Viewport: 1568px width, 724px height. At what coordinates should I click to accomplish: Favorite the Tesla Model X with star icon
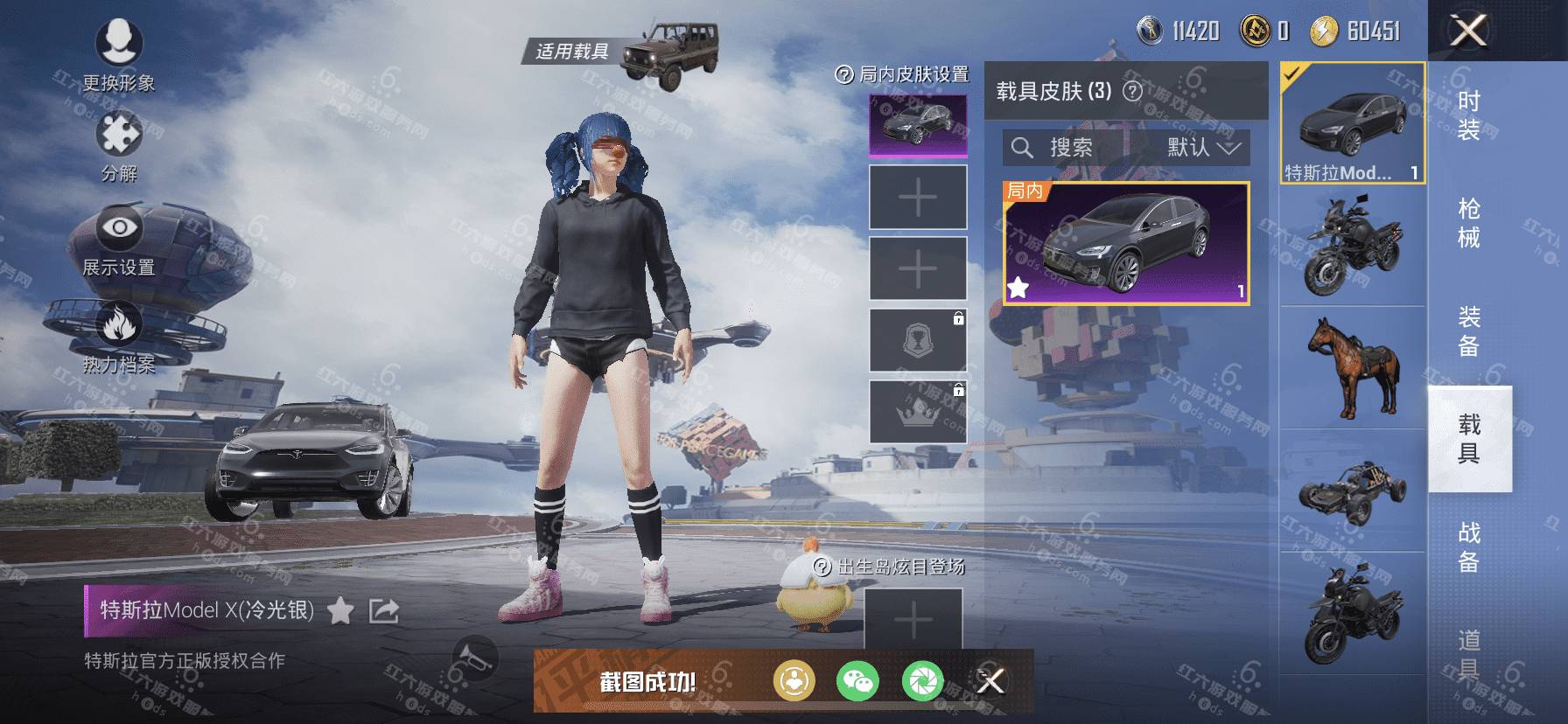tap(340, 610)
